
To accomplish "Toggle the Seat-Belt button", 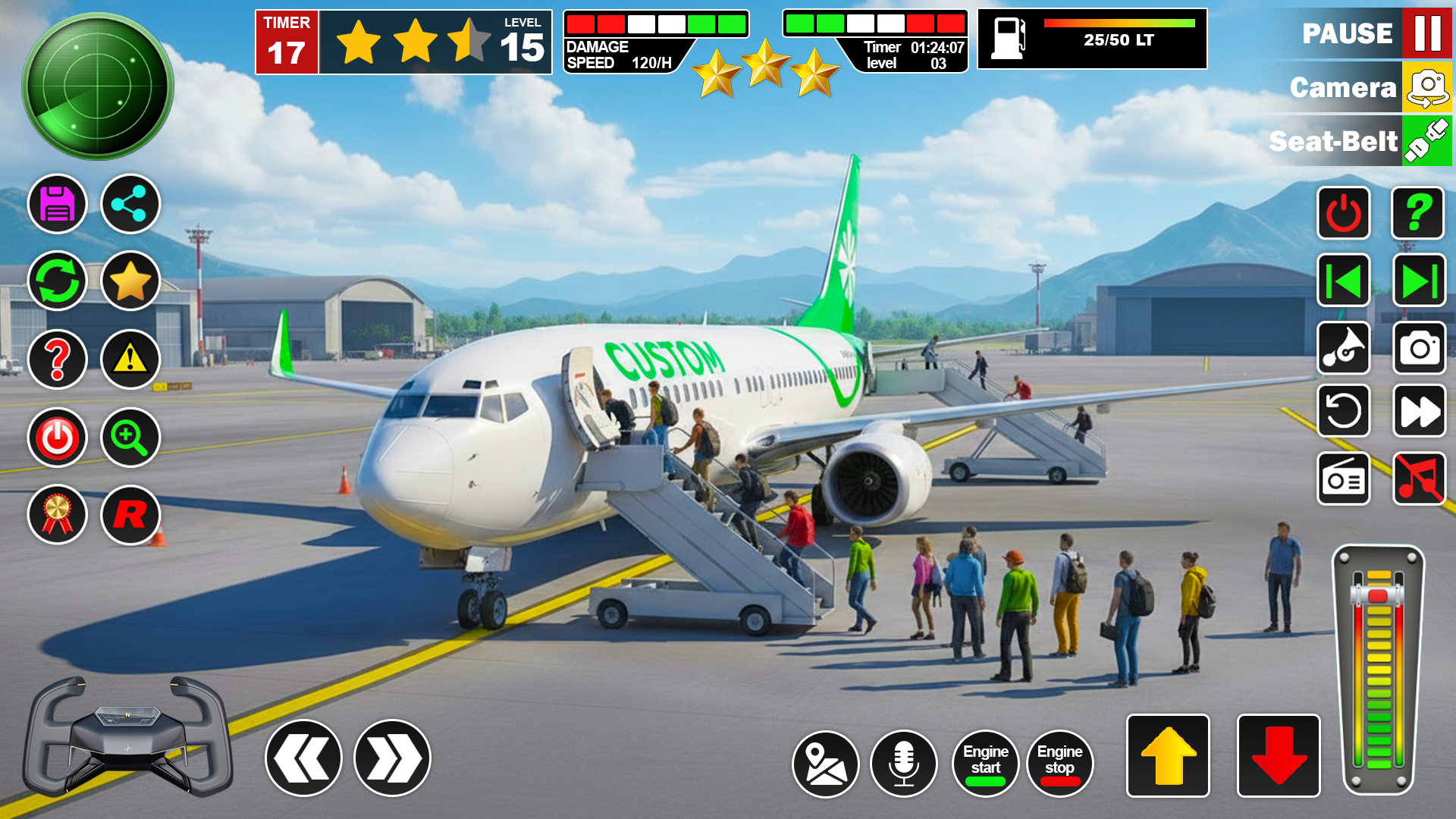I will 1427,141.
